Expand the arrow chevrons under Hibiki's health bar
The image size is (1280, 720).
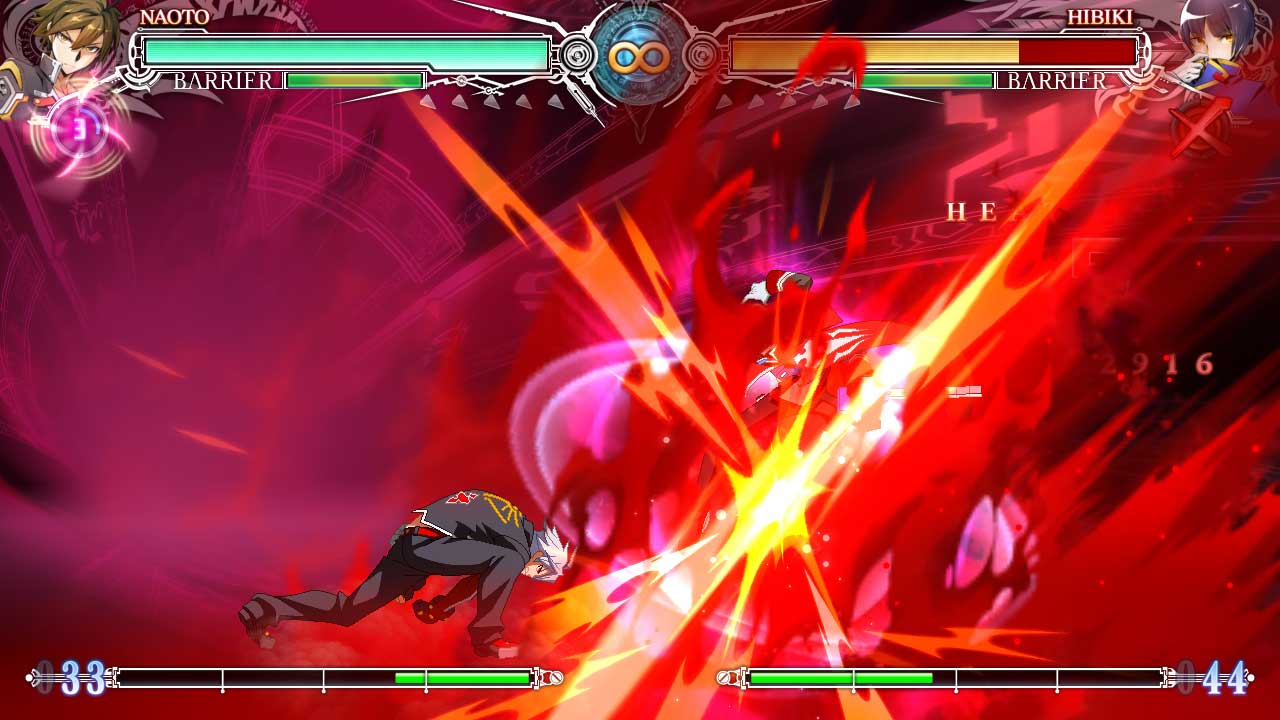(790, 100)
